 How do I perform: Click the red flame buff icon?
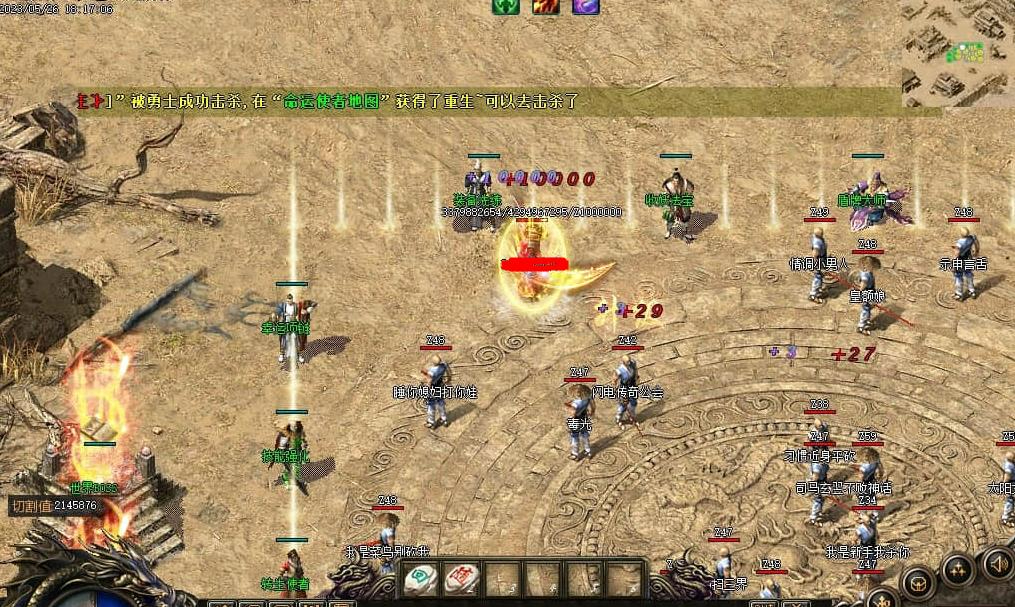pyautogui.click(x=545, y=6)
